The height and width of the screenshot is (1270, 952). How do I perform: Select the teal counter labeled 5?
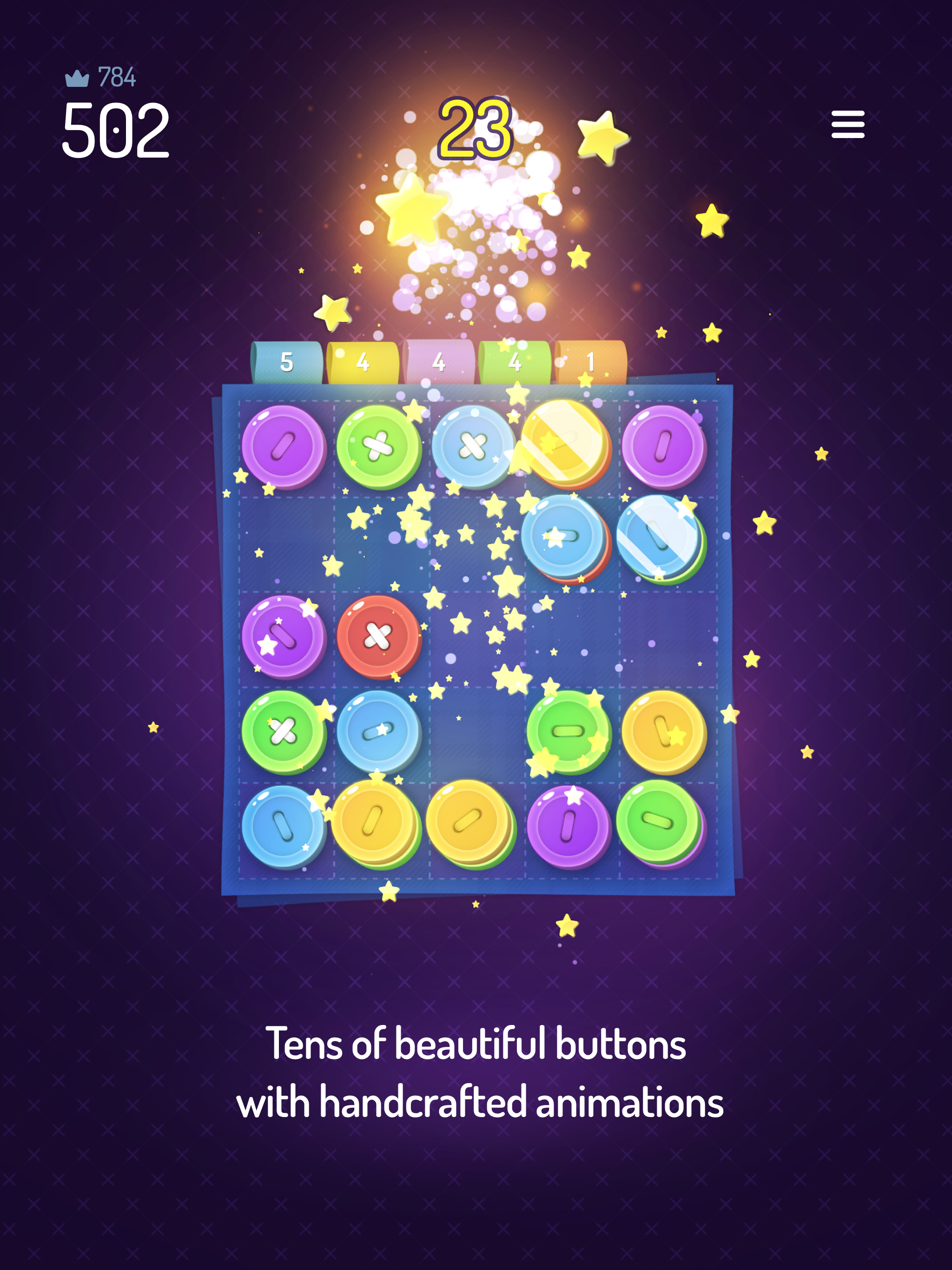point(285,362)
